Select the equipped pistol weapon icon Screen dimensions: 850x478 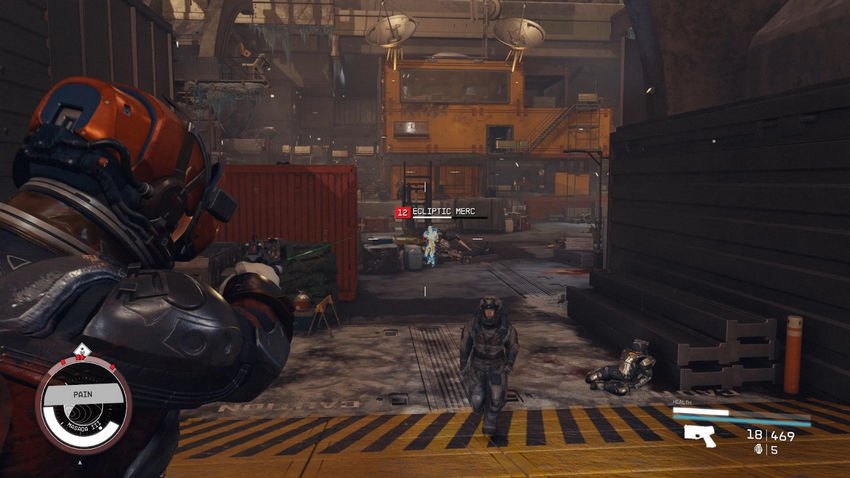700,435
